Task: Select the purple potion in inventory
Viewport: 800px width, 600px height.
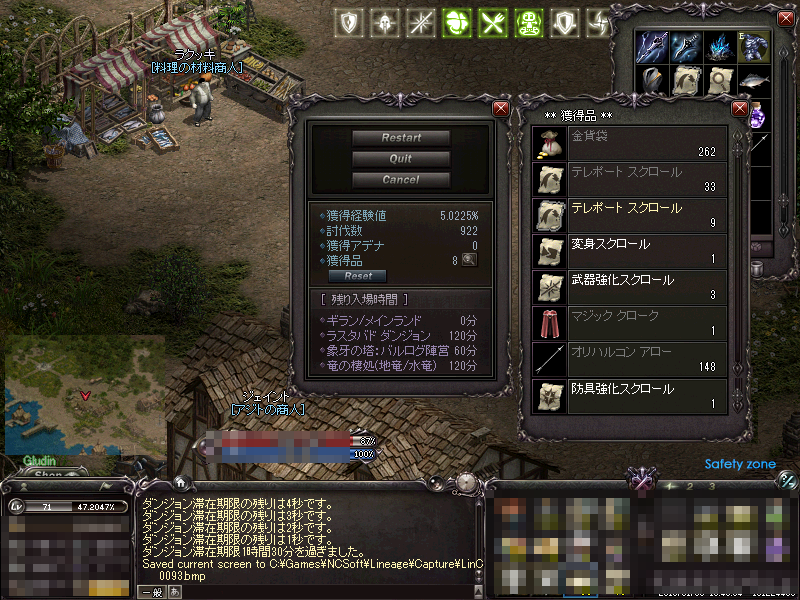Action: pyautogui.click(x=757, y=115)
